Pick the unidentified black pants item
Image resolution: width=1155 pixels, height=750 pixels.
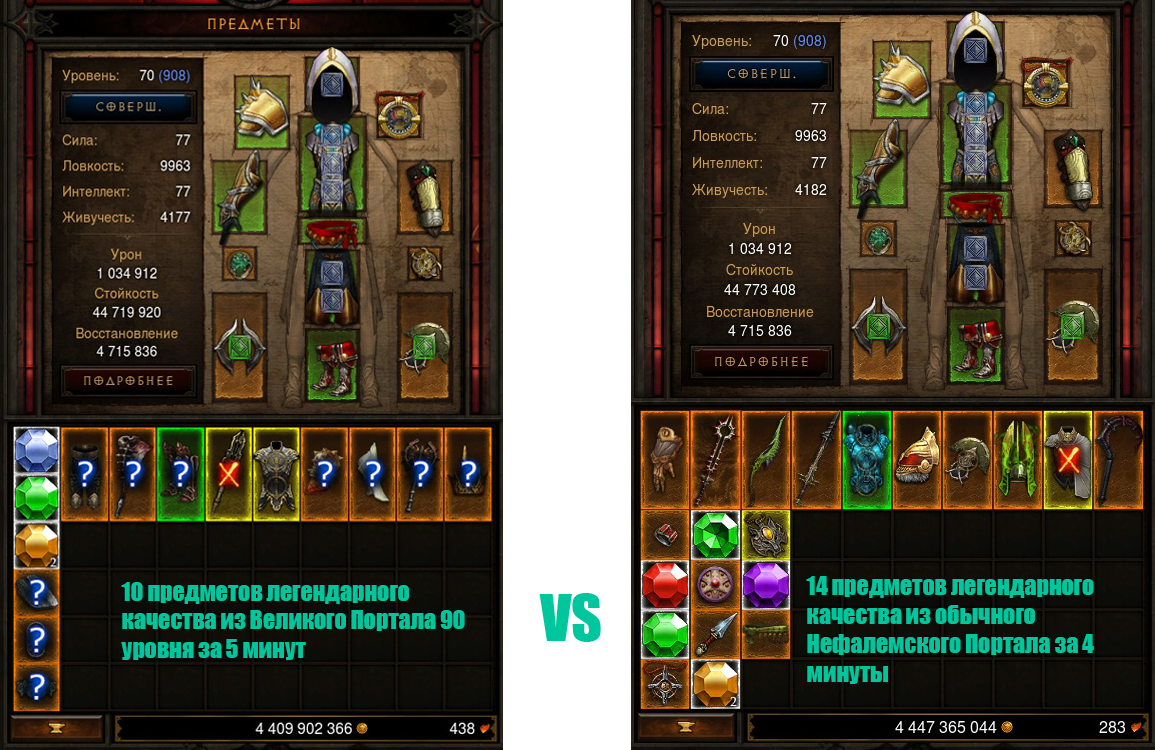coord(85,474)
